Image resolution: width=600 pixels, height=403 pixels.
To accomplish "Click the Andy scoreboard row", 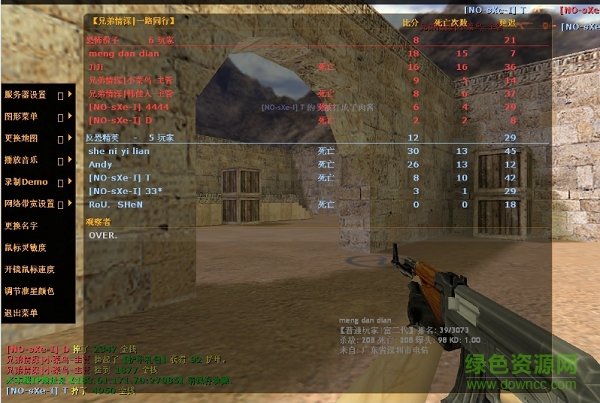I will [x=101, y=163].
